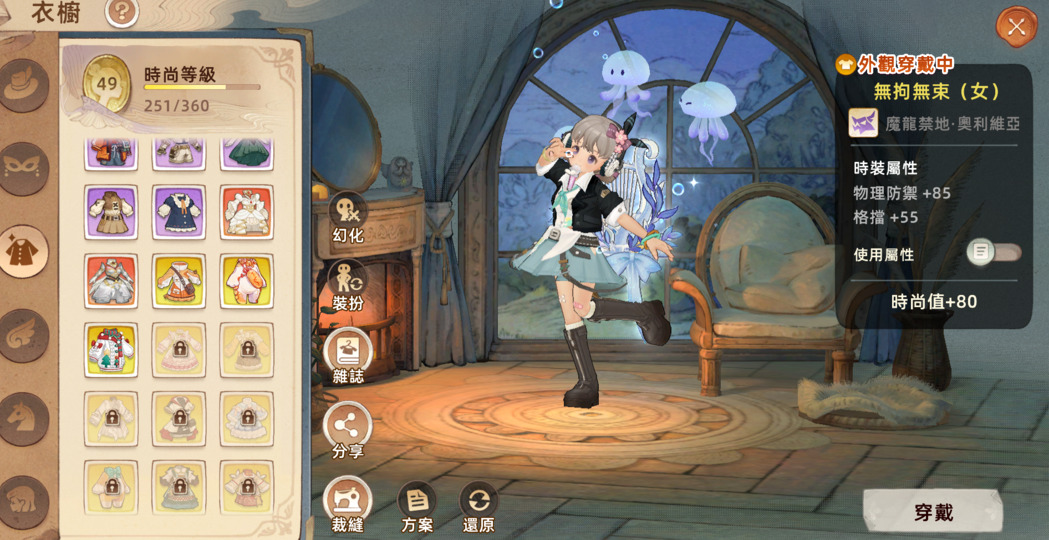Restore appearance with 還原
1049x540 pixels.
(478, 506)
